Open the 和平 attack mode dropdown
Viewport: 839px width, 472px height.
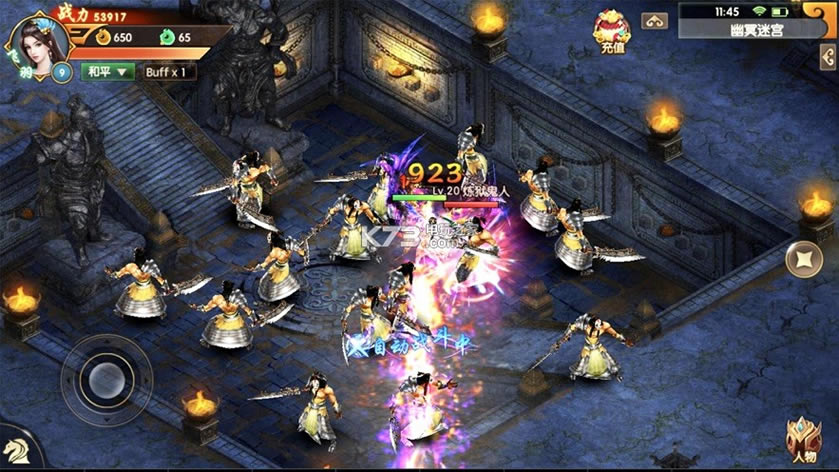click(x=108, y=72)
